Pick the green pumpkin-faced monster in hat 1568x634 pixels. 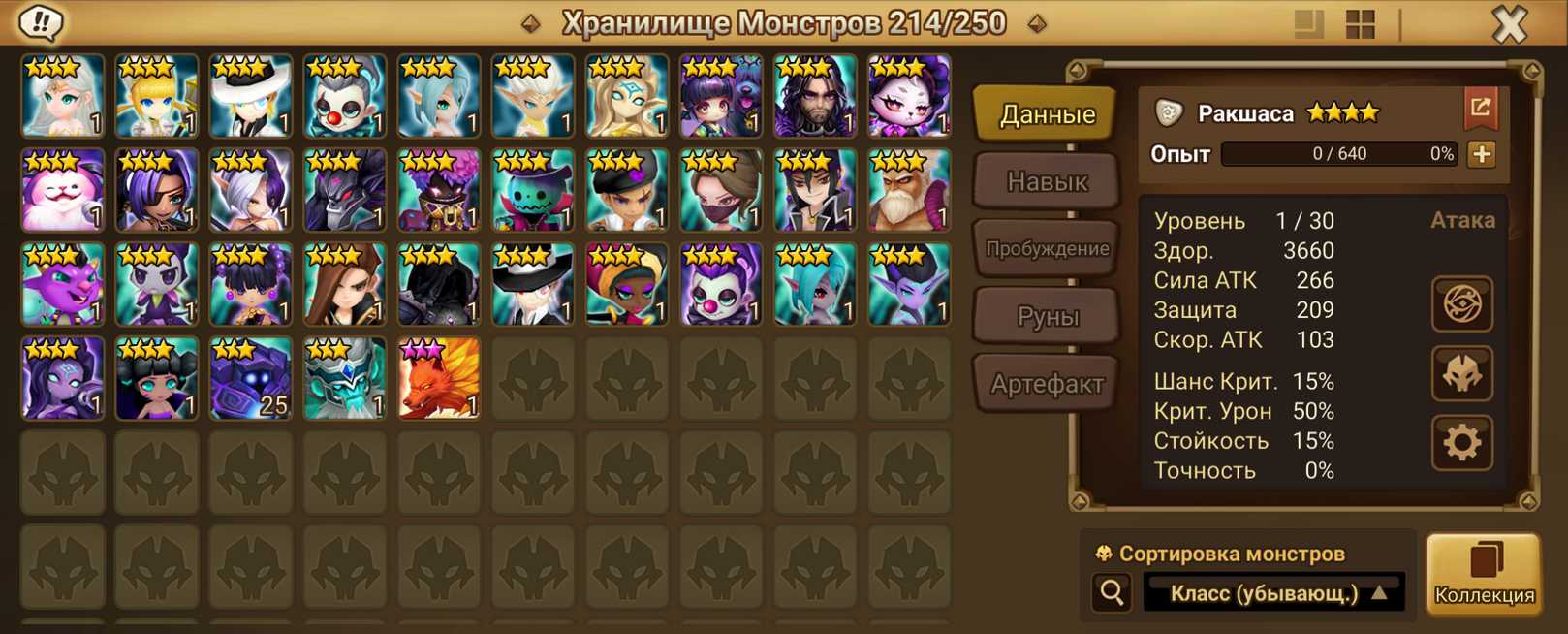click(x=533, y=191)
